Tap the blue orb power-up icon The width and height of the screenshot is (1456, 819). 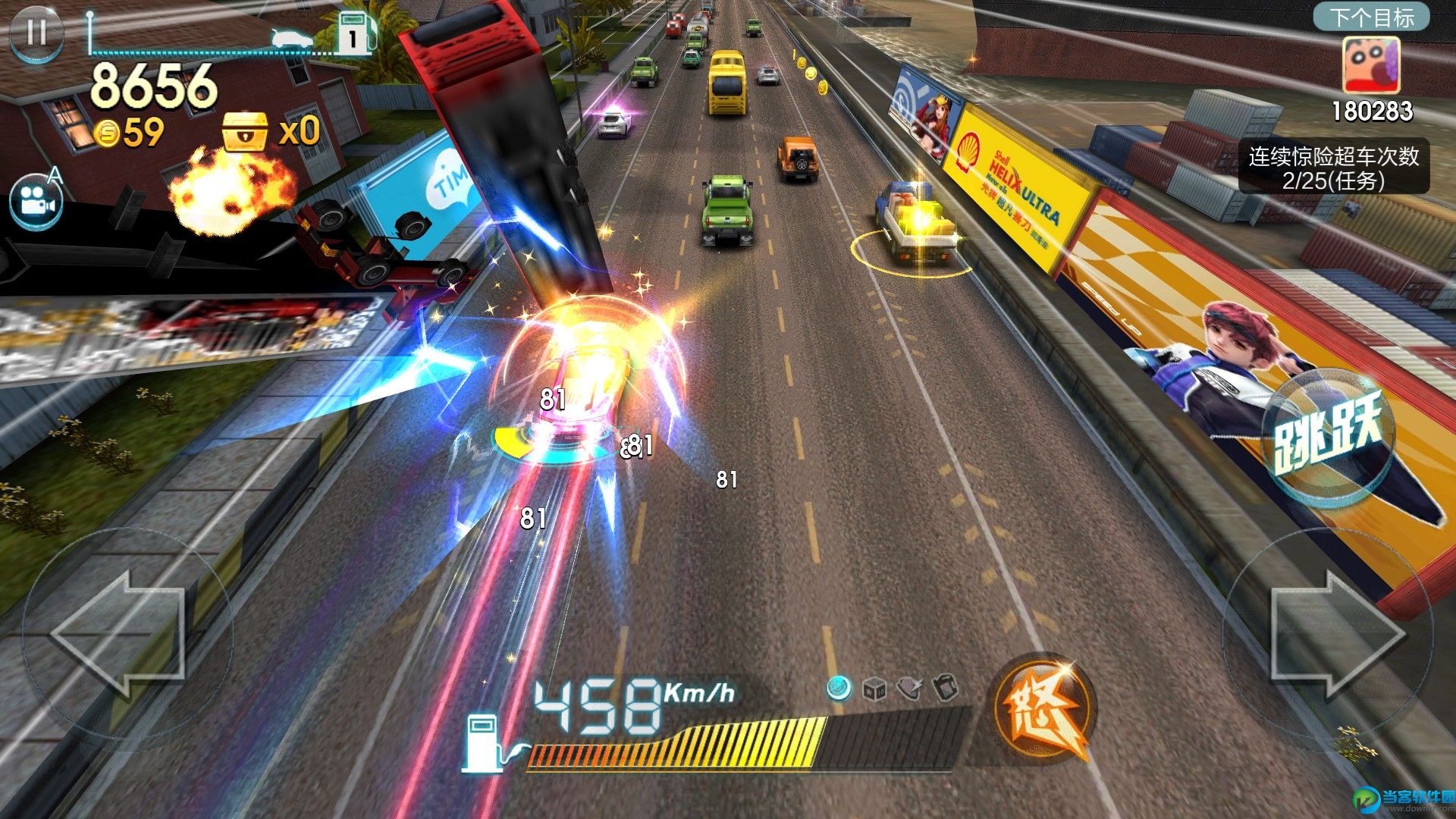pyautogui.click(x=839, y=688)
